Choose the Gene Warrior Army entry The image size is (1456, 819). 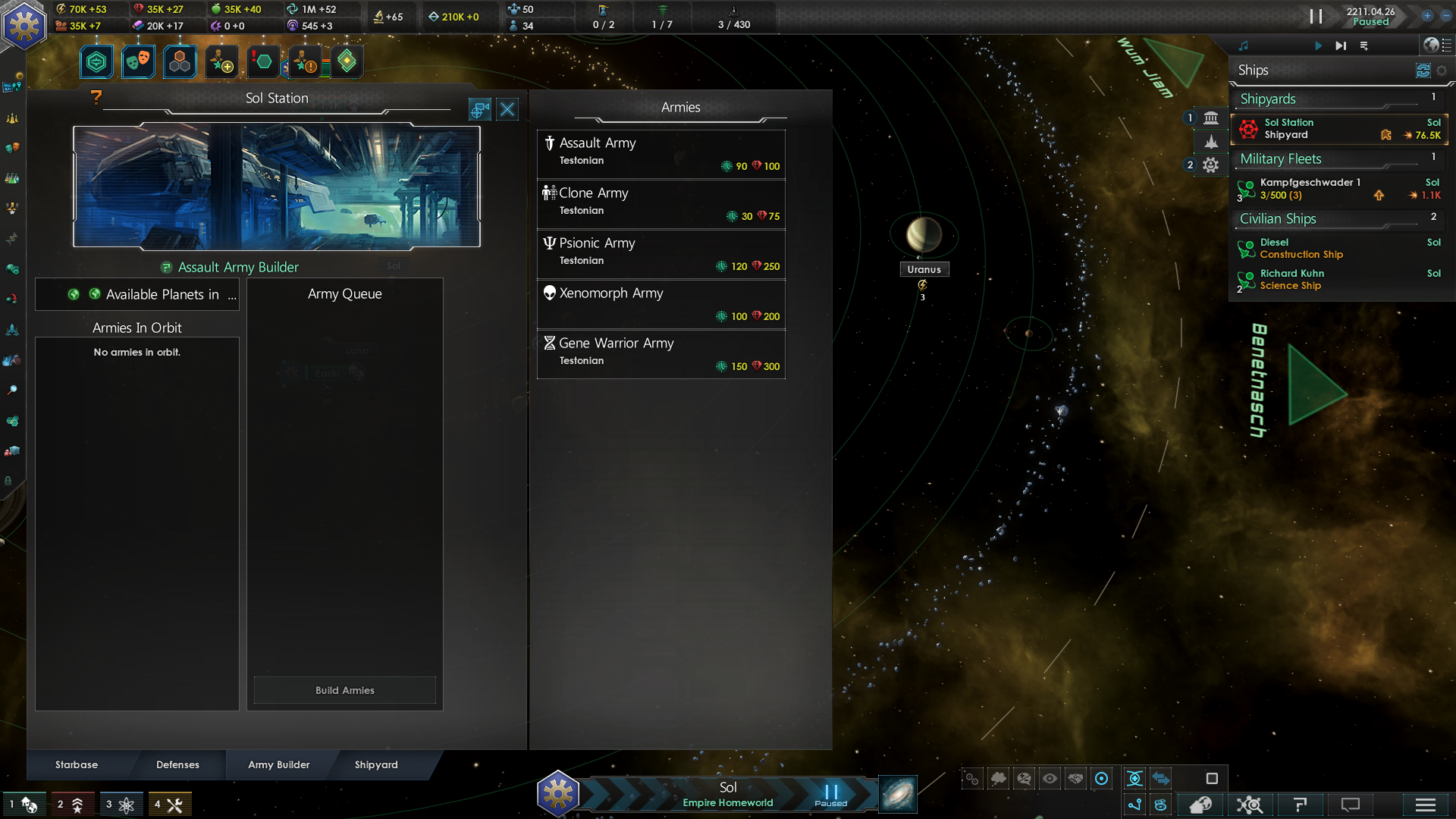point(661,353)
